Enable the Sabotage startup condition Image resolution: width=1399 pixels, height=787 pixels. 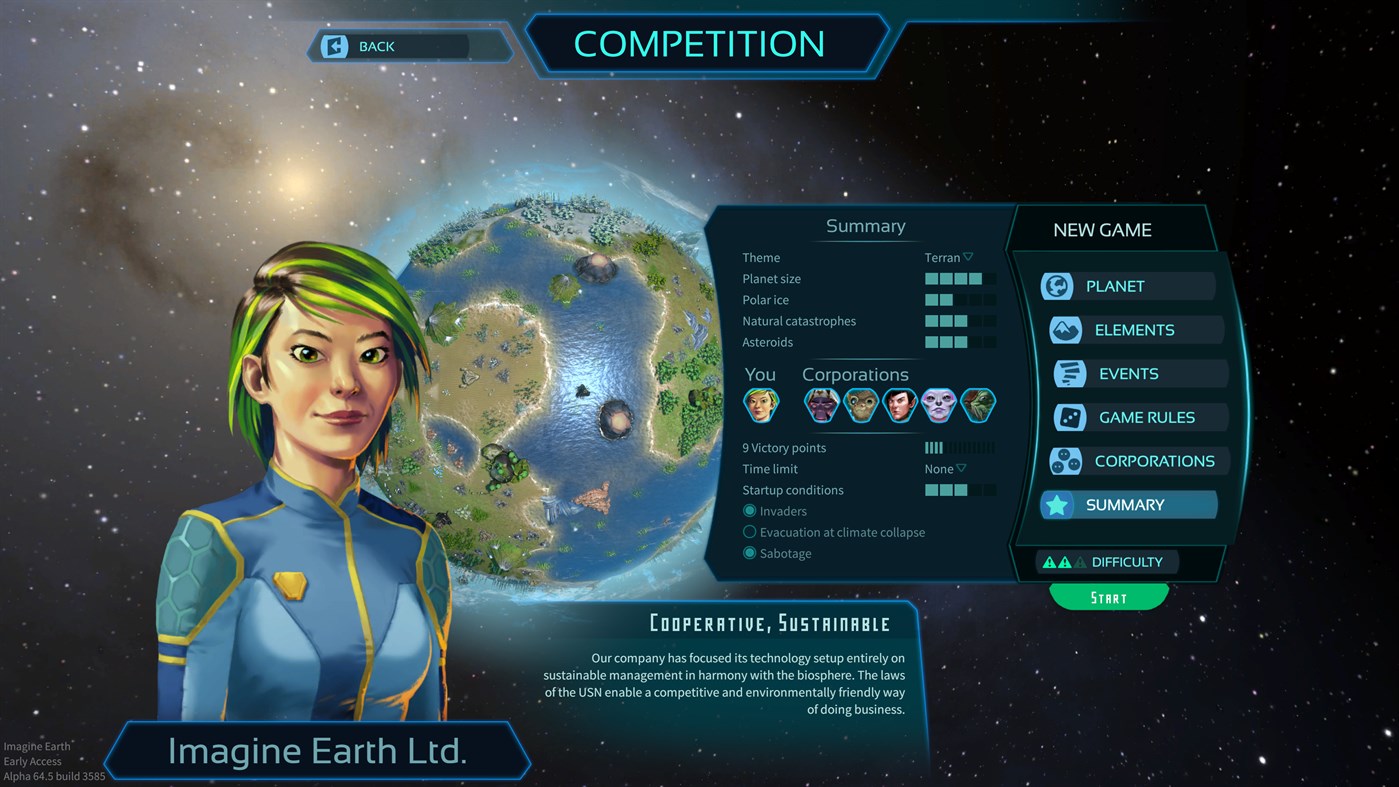pyautogui.click(x=750, y=553)
